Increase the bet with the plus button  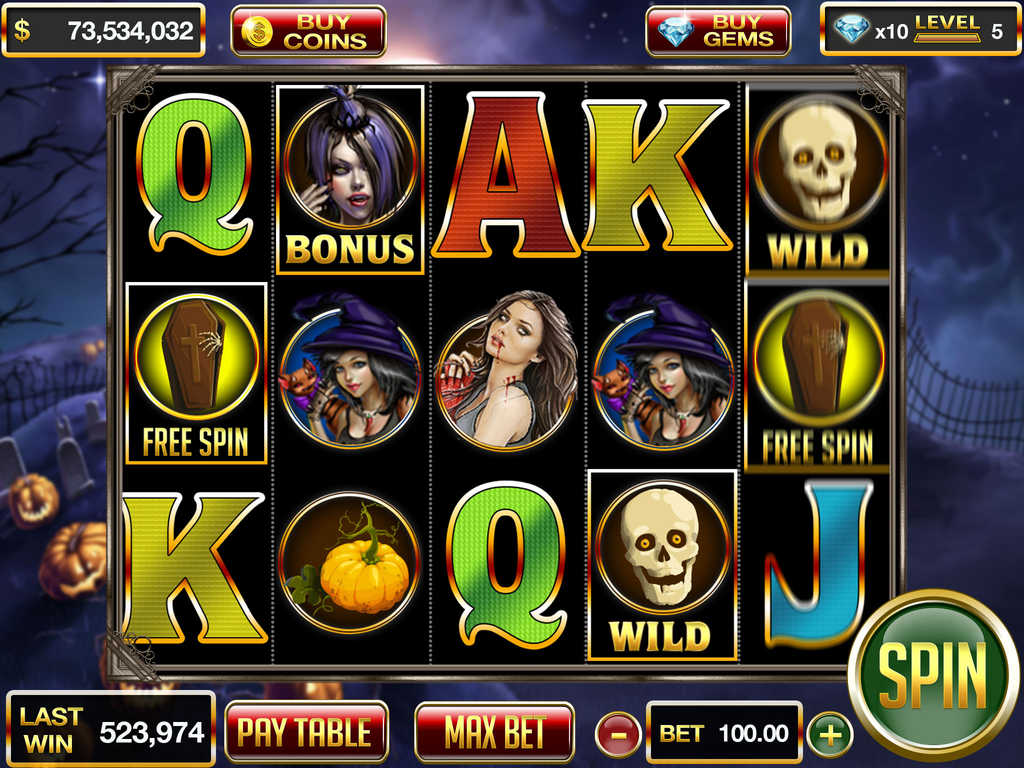pos(829,735)
